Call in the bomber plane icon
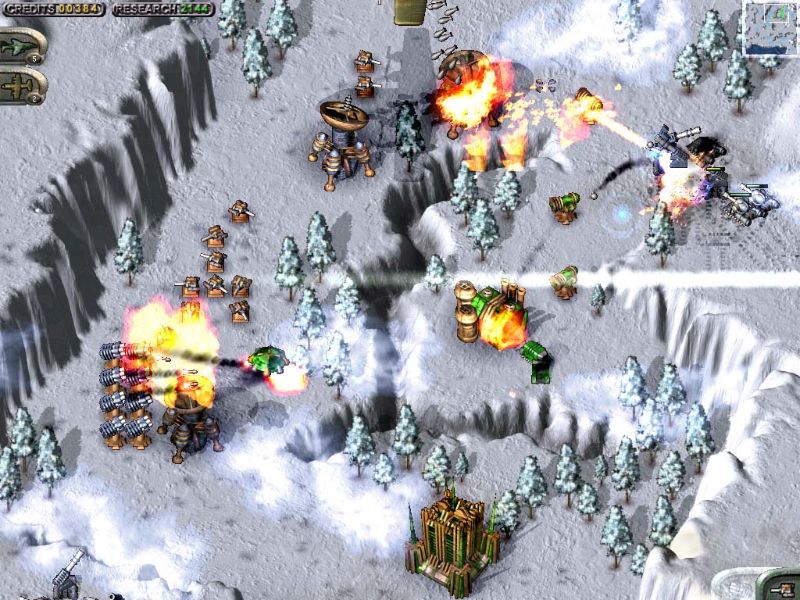Image resolution: width=800 pixels, height=600 pixels. [x=20, y=85]
